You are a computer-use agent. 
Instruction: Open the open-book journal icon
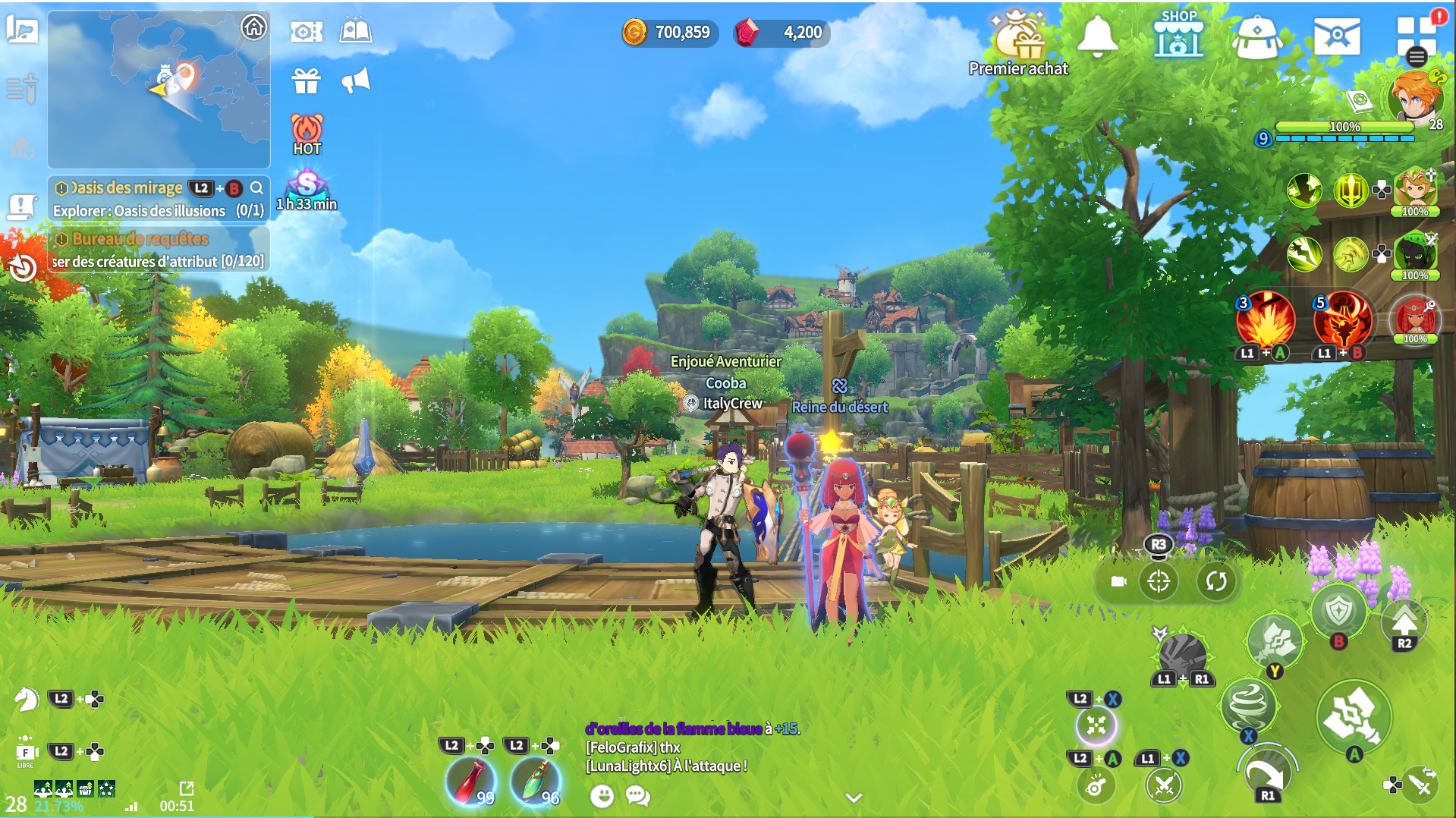tap(355, 32)
